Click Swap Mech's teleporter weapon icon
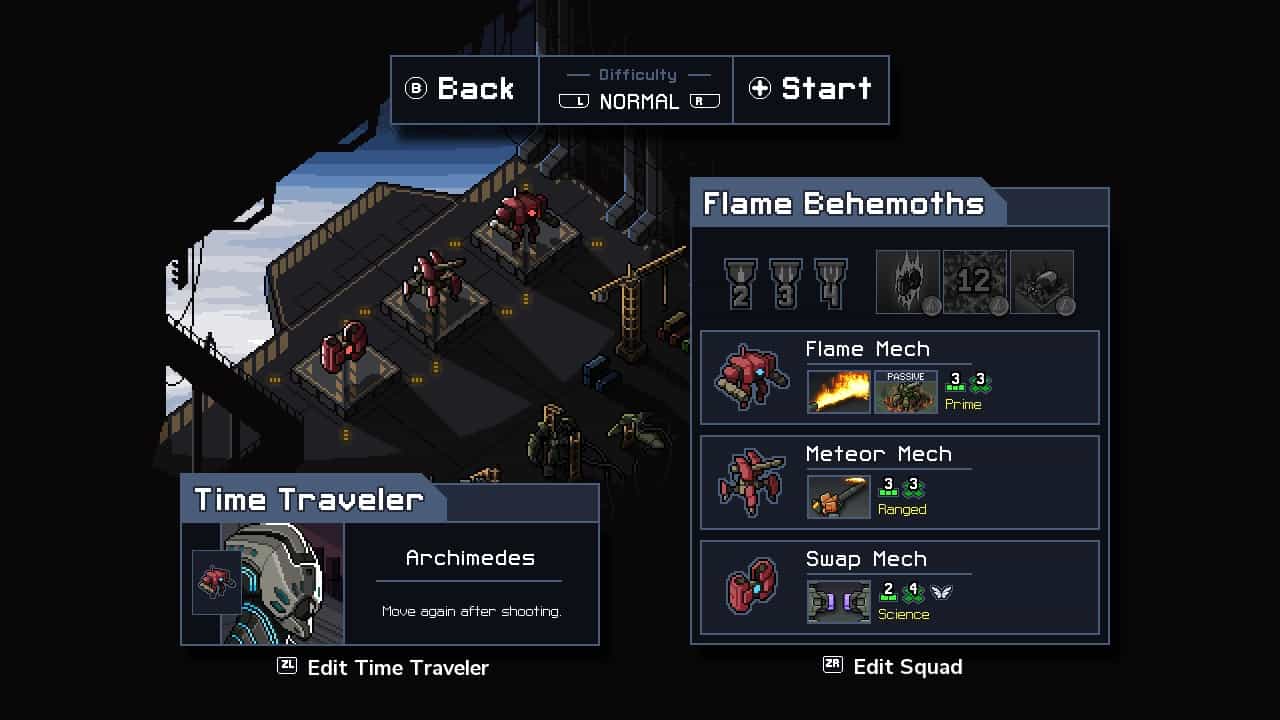This screenshot has height=720, width=1280. coord(838,601)
